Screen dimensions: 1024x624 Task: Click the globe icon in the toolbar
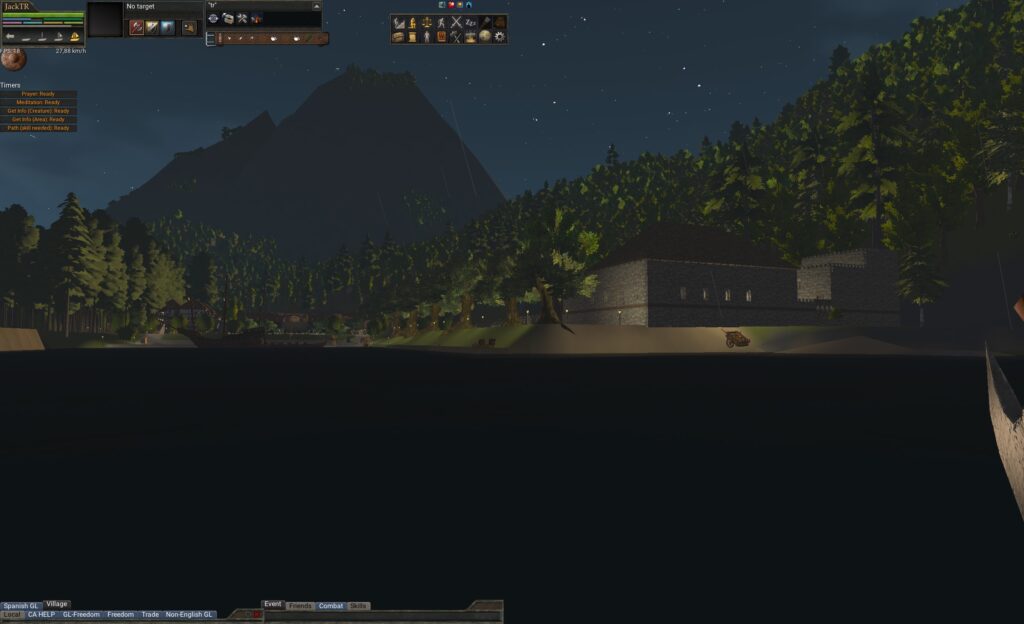click(485, 37)
